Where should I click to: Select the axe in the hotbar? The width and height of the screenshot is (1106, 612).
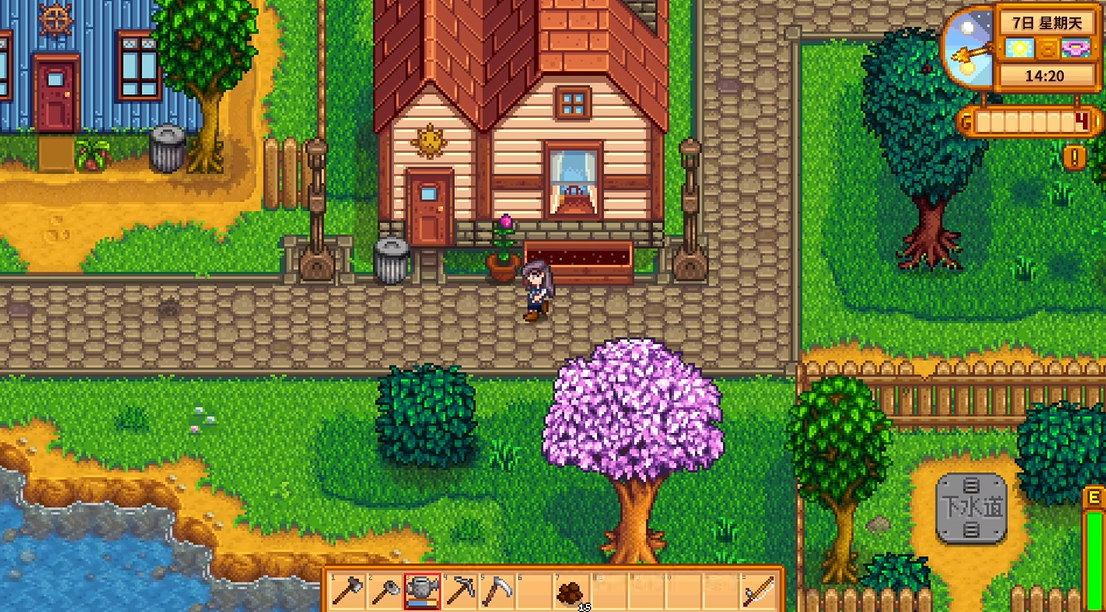[345, 591]
